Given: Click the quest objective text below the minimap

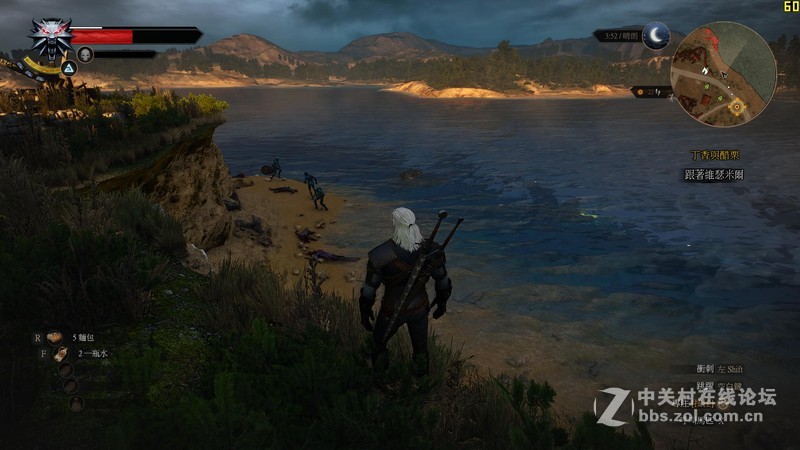Looking at the screenshot, I should pyautogui.click(x=713, y=174).
